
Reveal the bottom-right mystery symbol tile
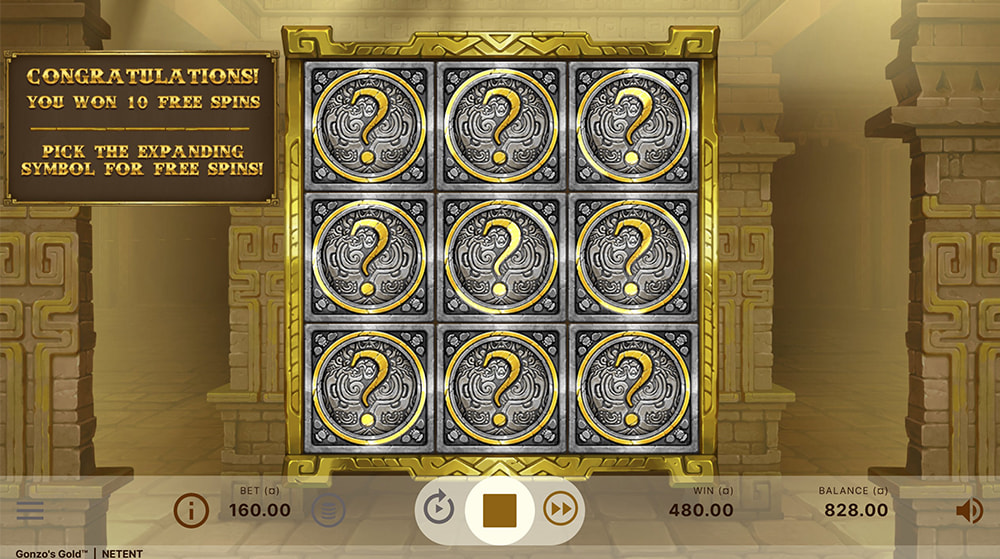[633, 388]
